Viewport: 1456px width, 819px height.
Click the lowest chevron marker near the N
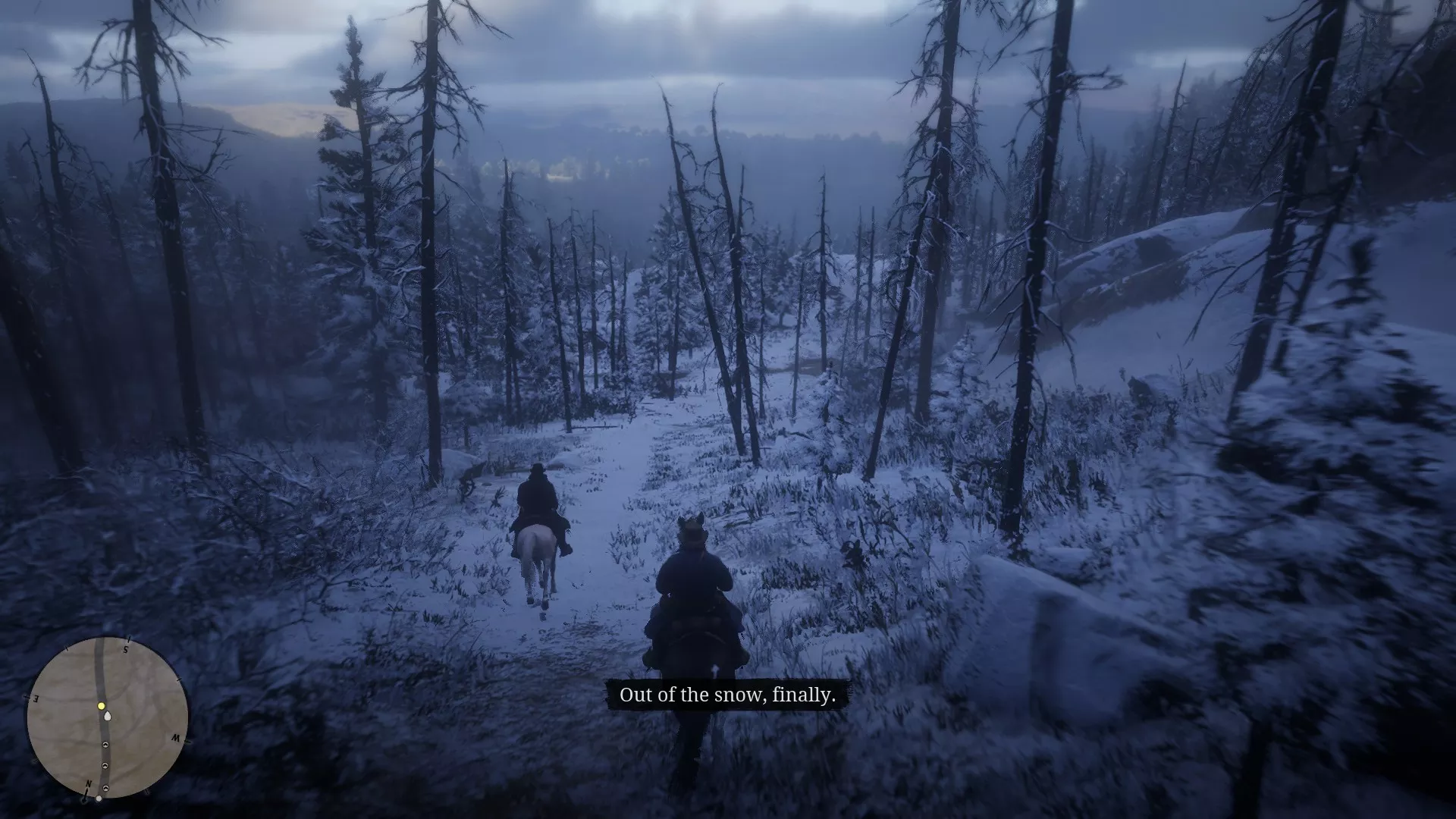click(105, 789)
